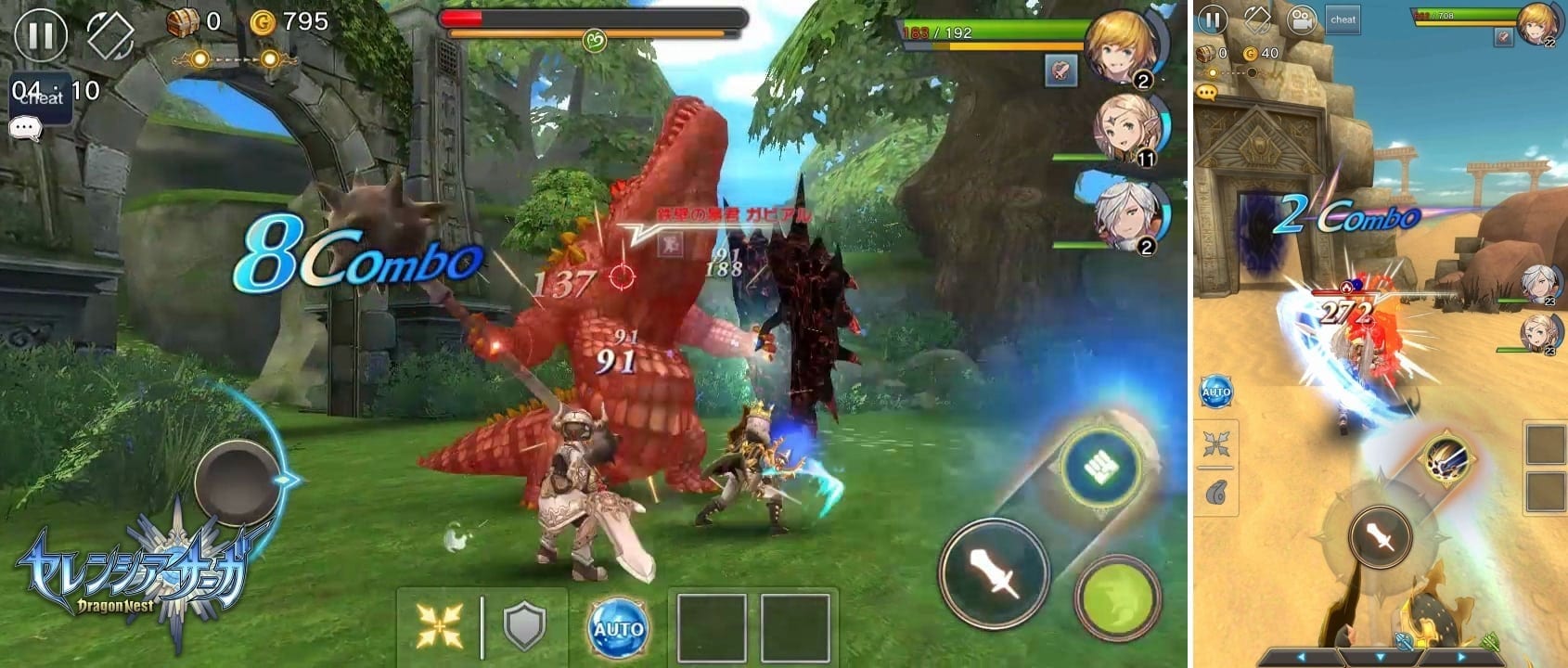The width and height of the screenshot is (1568, 668).
Task: Hit the sword attack button in portrait view
Action: coord(1381,535)
